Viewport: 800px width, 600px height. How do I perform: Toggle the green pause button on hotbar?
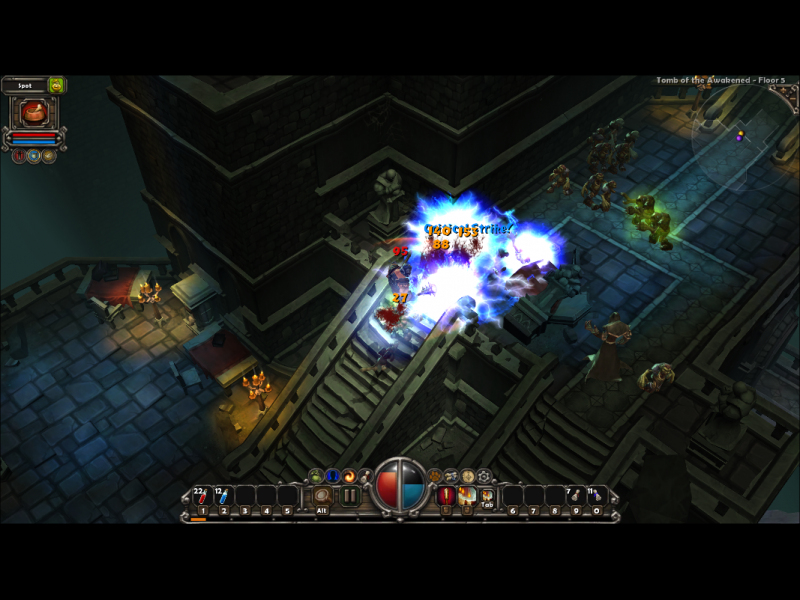[350, 496]
